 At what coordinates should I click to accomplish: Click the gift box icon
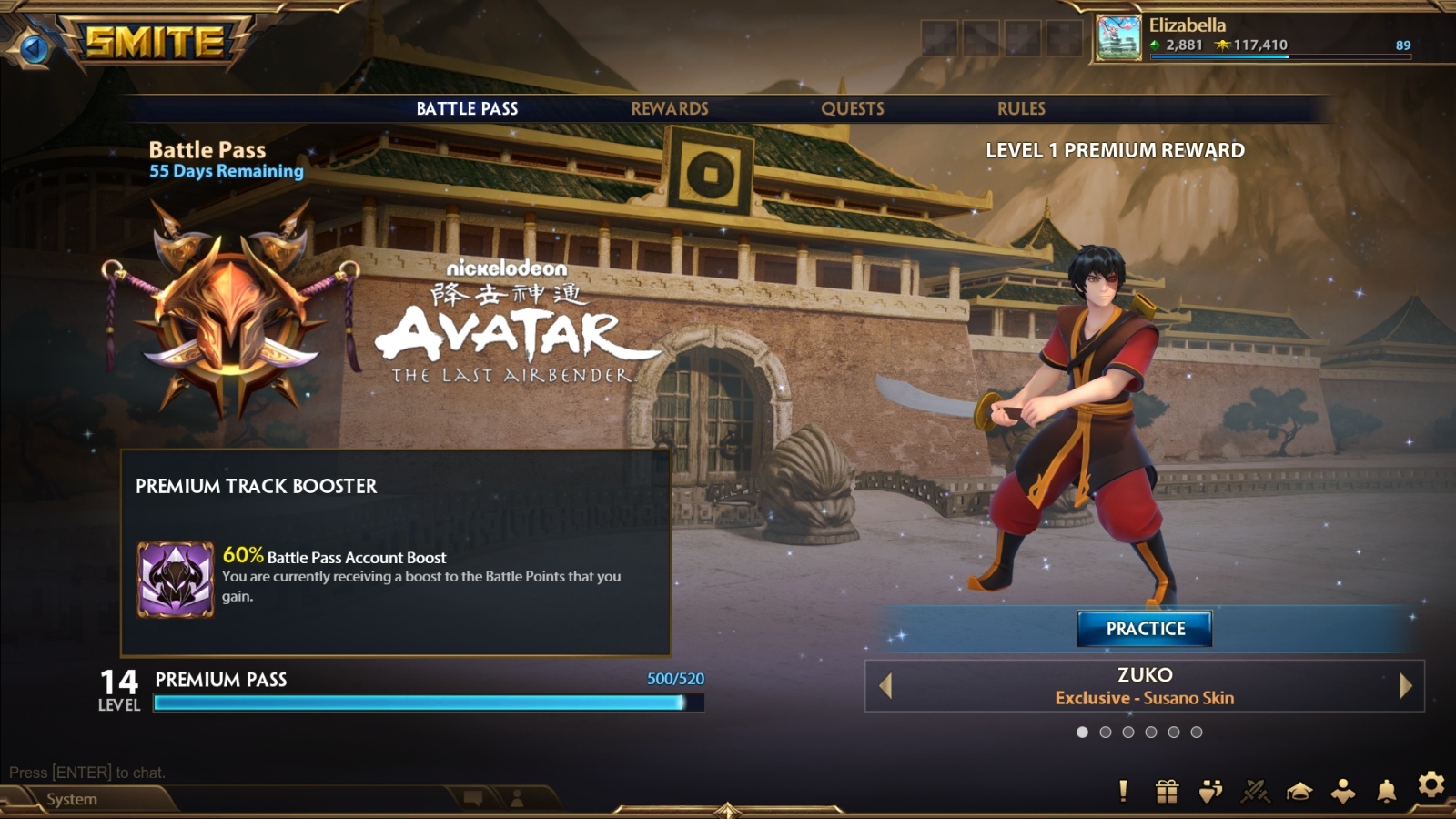(x=1167, y=791)
